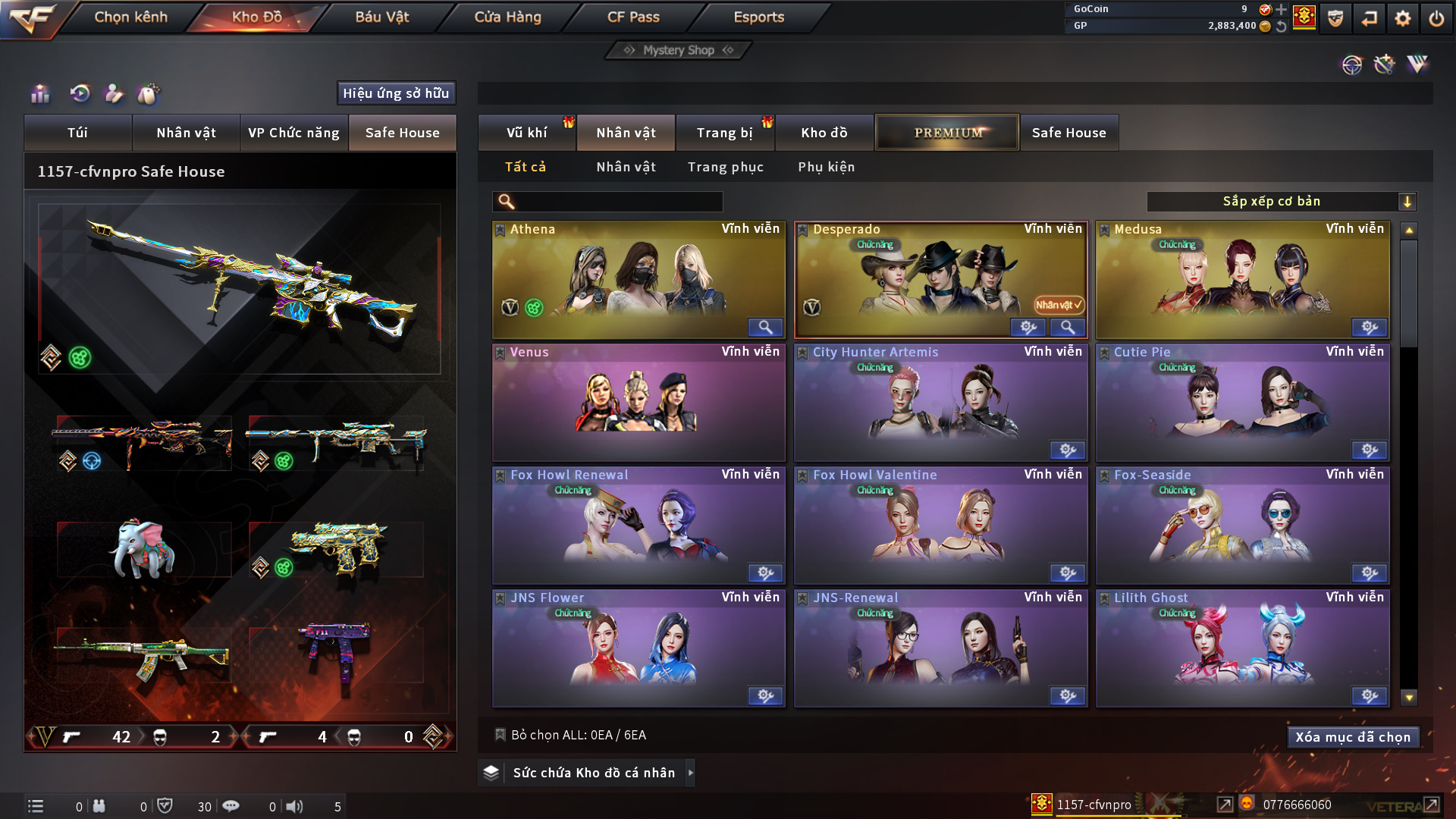Select the Vũ khí tab

tap(526, 133)
